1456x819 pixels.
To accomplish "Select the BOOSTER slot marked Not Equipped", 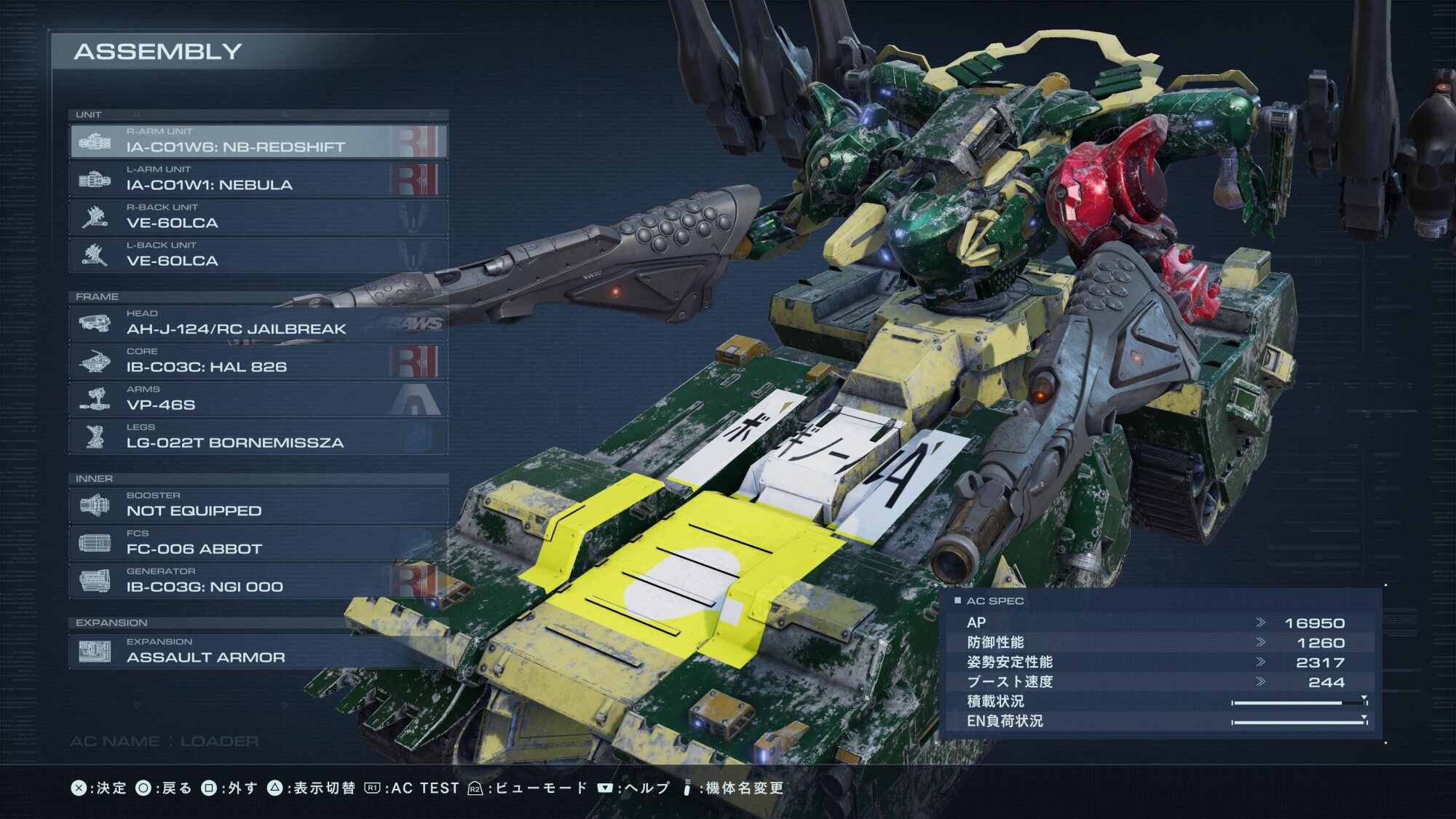I will coord(258,505).
